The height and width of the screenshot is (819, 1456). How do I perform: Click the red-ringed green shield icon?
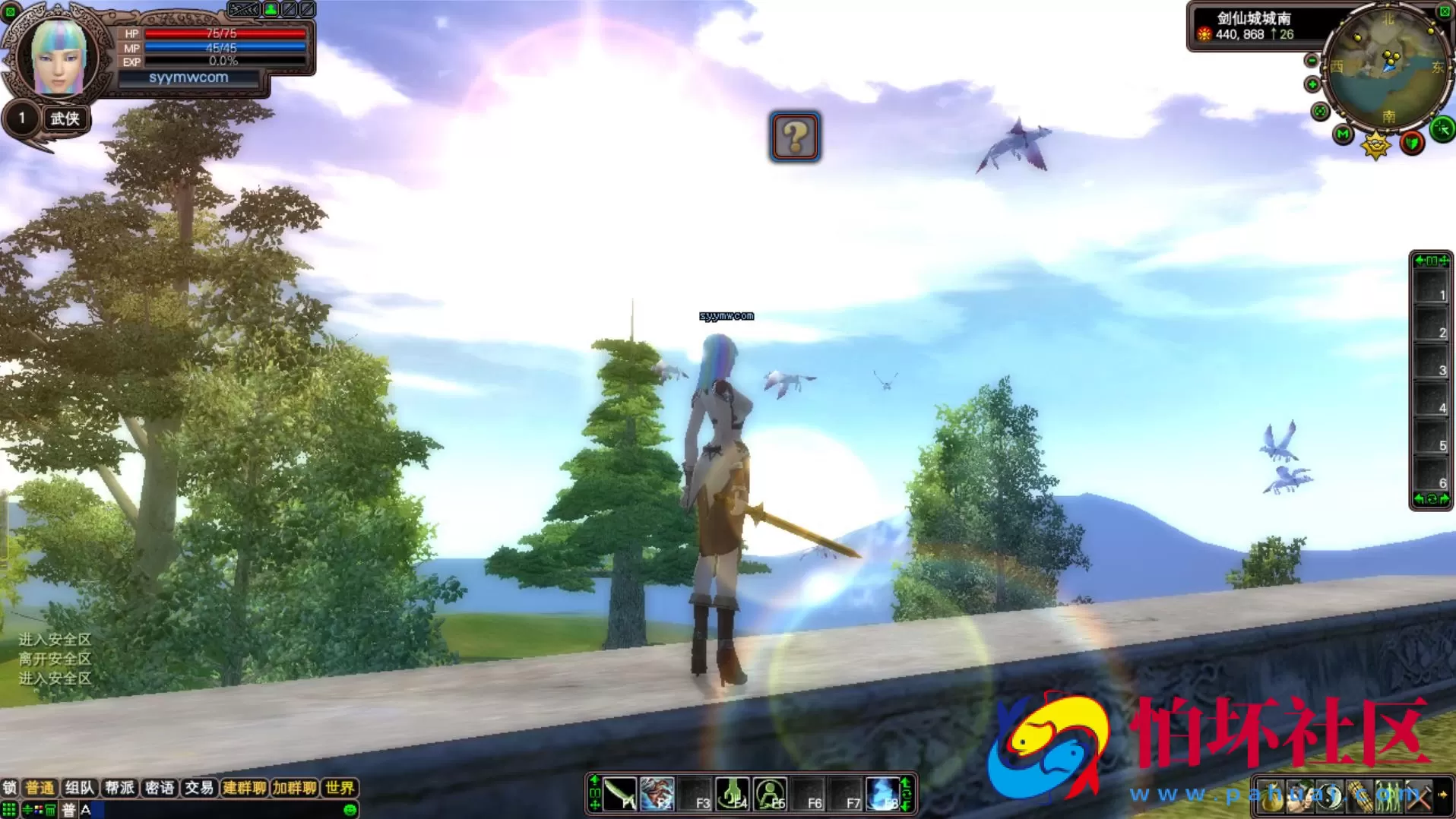1412,142
